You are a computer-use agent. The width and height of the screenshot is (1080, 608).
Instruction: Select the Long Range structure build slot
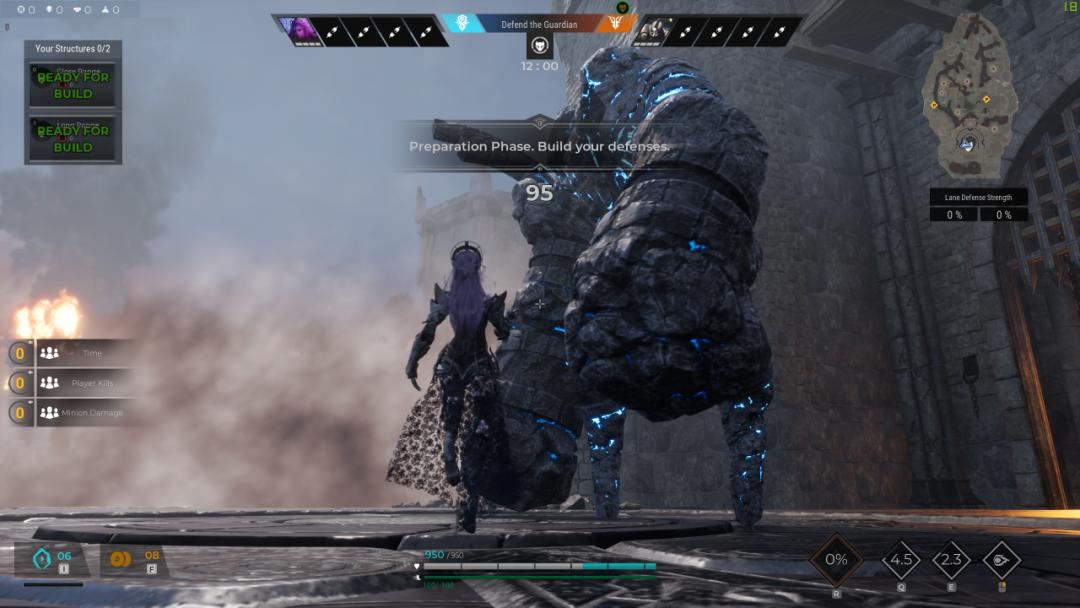tap(73, 138)
